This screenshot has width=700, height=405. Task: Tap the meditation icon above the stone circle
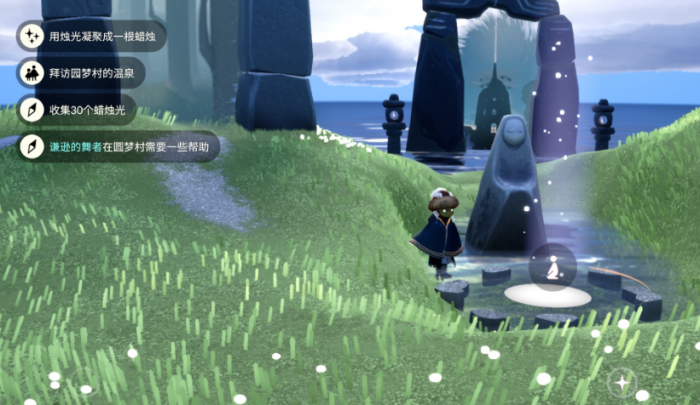pyautogui.click(x=552, y=267)
